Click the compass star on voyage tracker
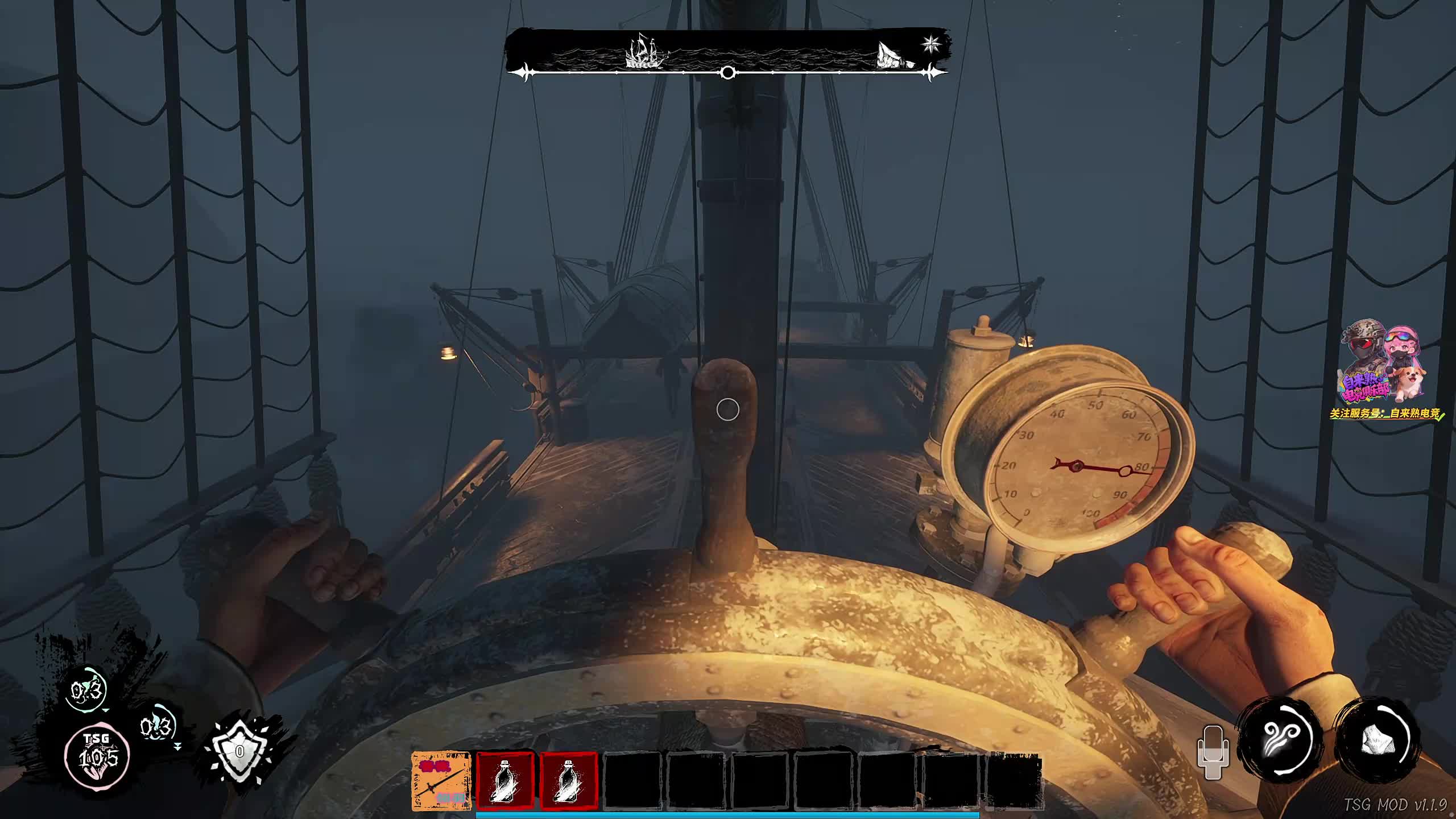 pyautogui.click(x=931, y=44)
